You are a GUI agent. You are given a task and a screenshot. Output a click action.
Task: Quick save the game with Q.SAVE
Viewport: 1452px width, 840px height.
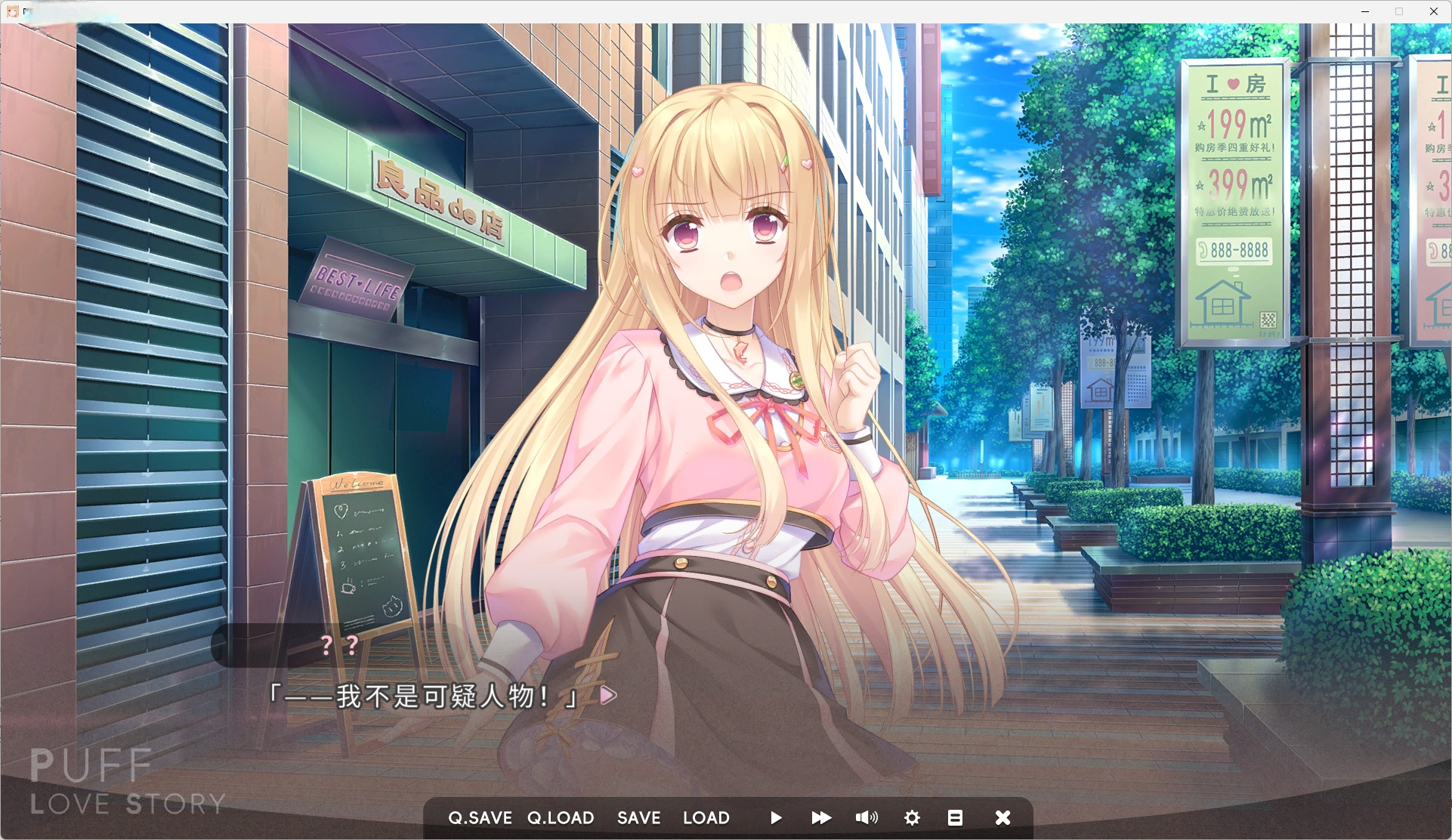click(480, 817)
